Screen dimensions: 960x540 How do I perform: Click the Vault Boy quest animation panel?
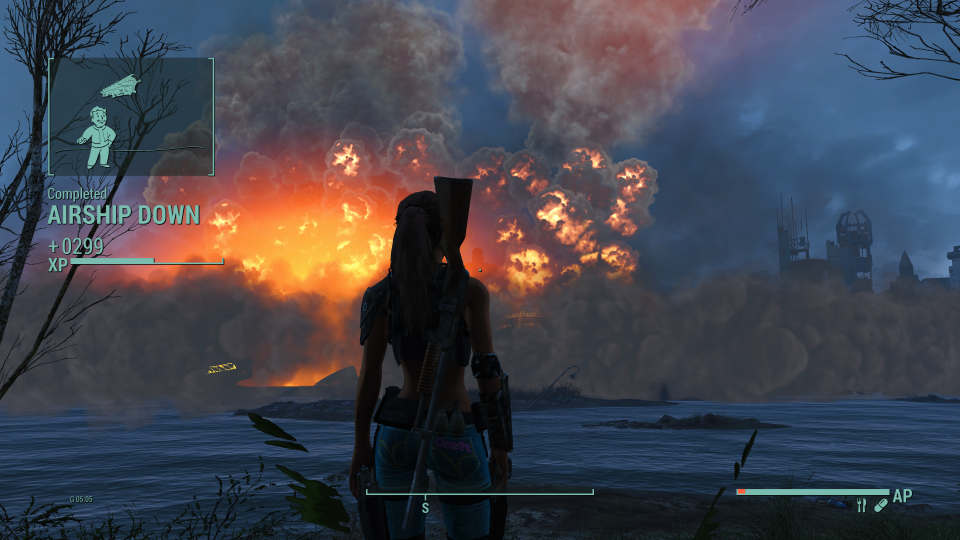coord(131,116)
